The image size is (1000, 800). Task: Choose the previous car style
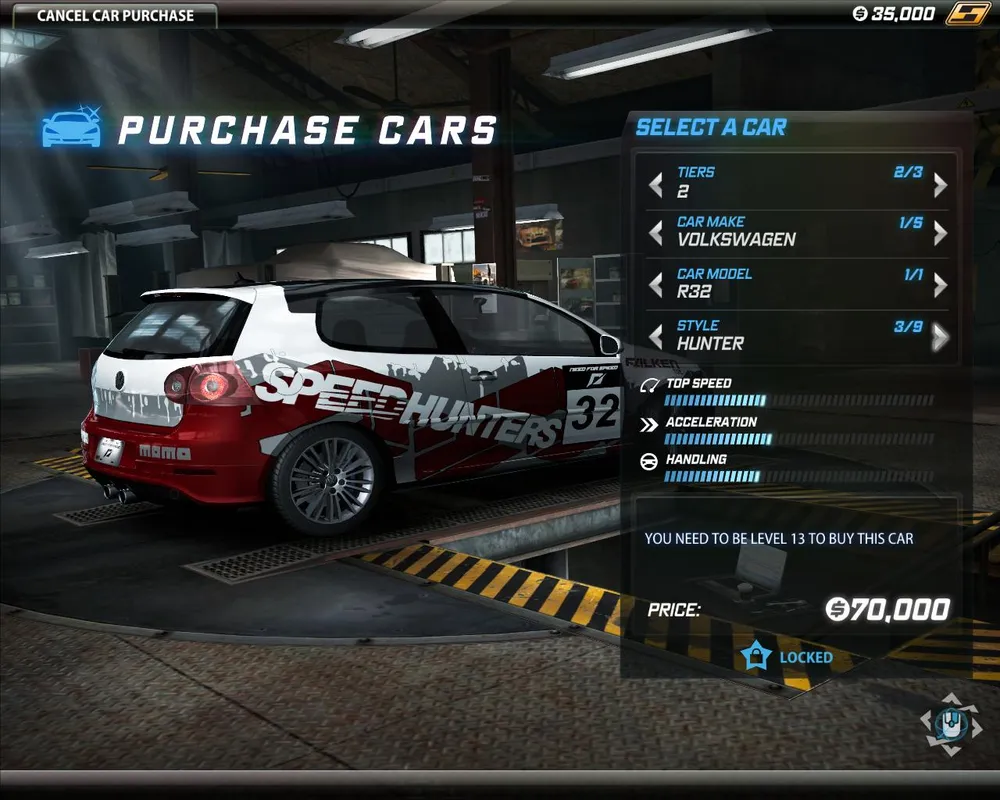[x=656, y=336]
